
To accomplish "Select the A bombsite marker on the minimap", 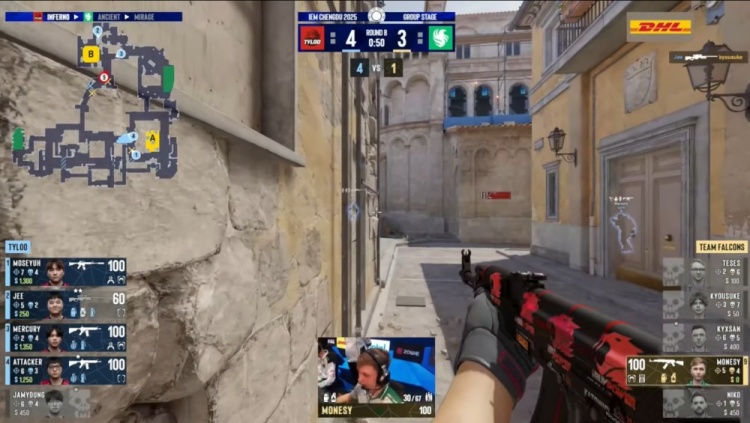I will pos(152,140).
